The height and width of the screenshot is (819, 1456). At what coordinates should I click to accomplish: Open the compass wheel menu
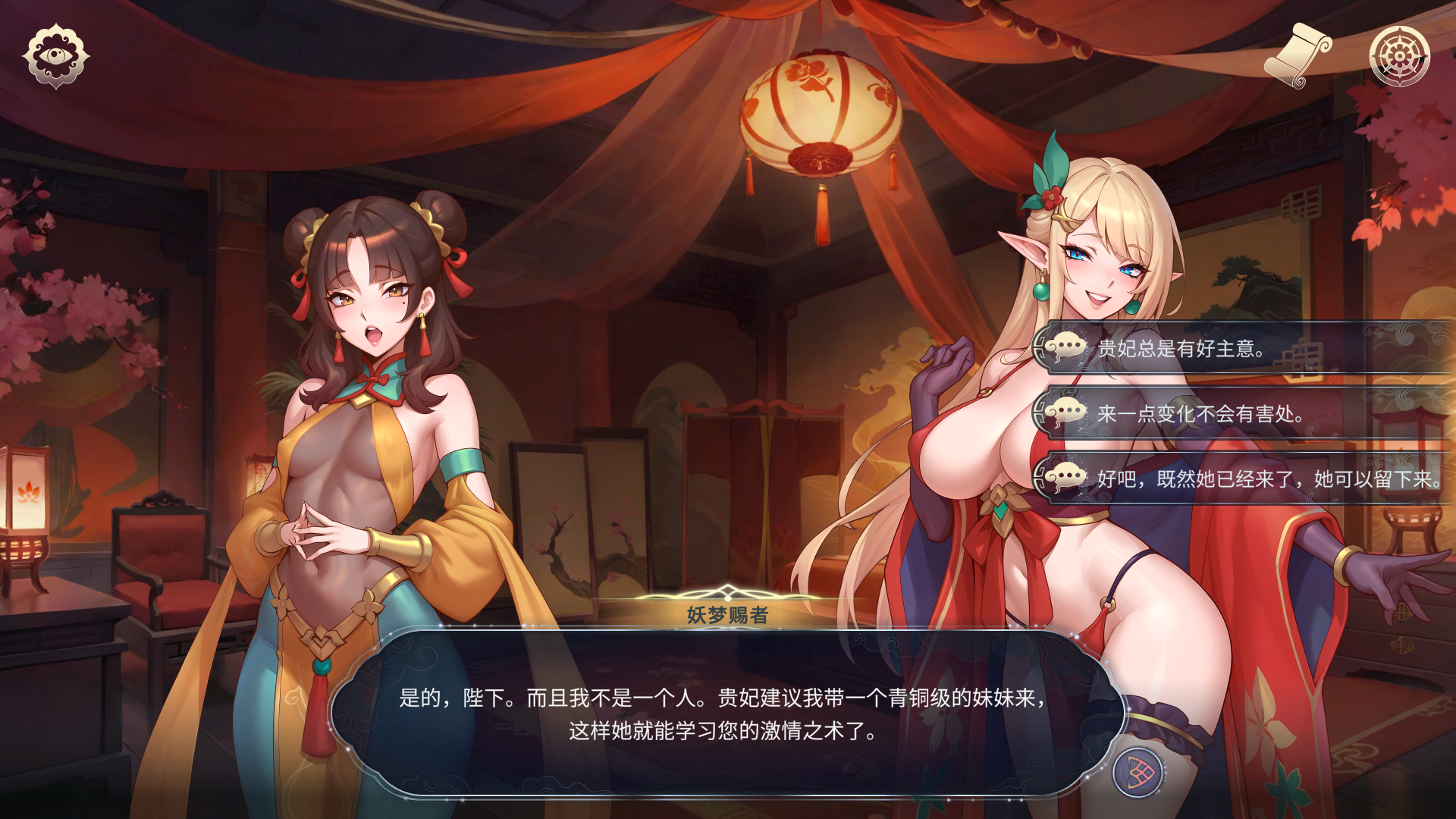click(x=1399, y=56)
